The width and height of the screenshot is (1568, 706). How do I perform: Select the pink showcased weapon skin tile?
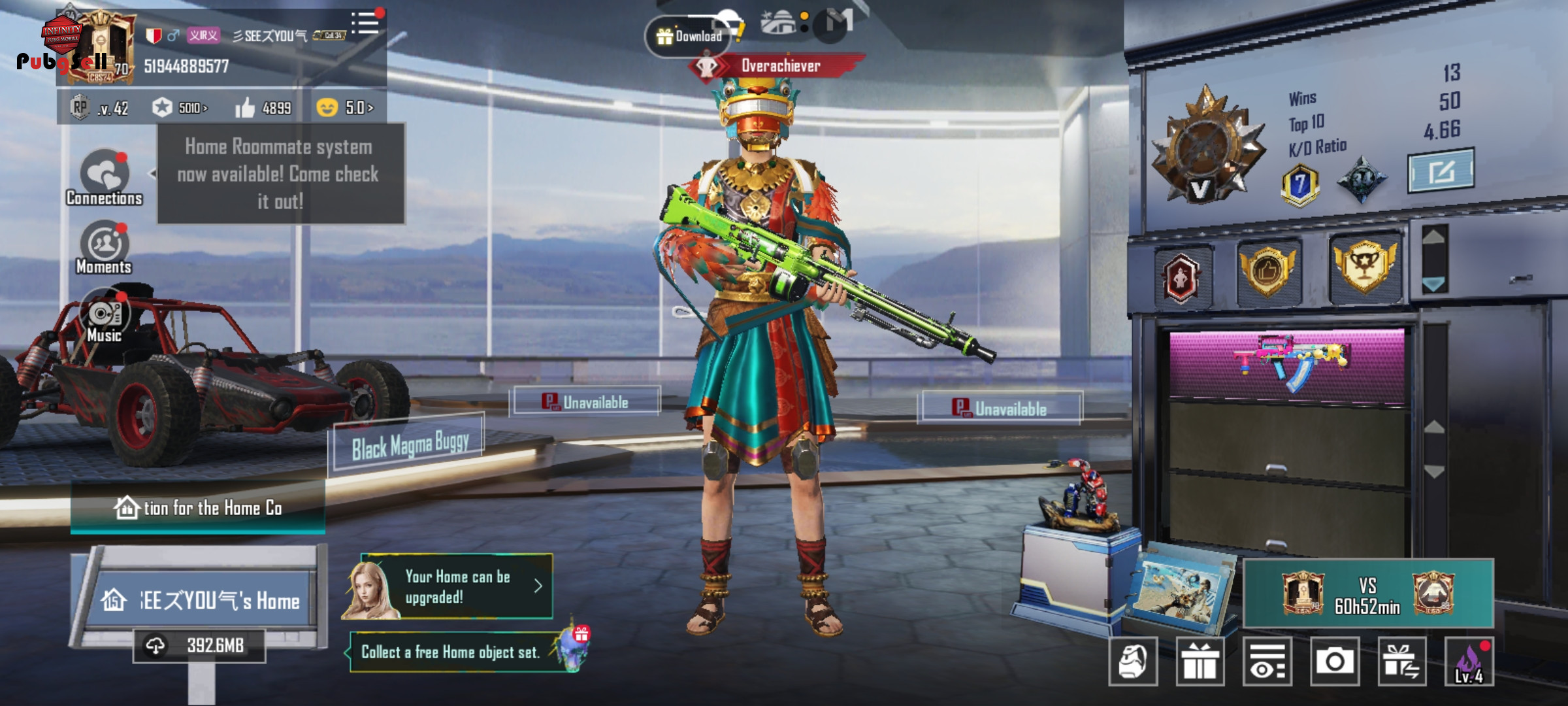tap(1286, 363)
